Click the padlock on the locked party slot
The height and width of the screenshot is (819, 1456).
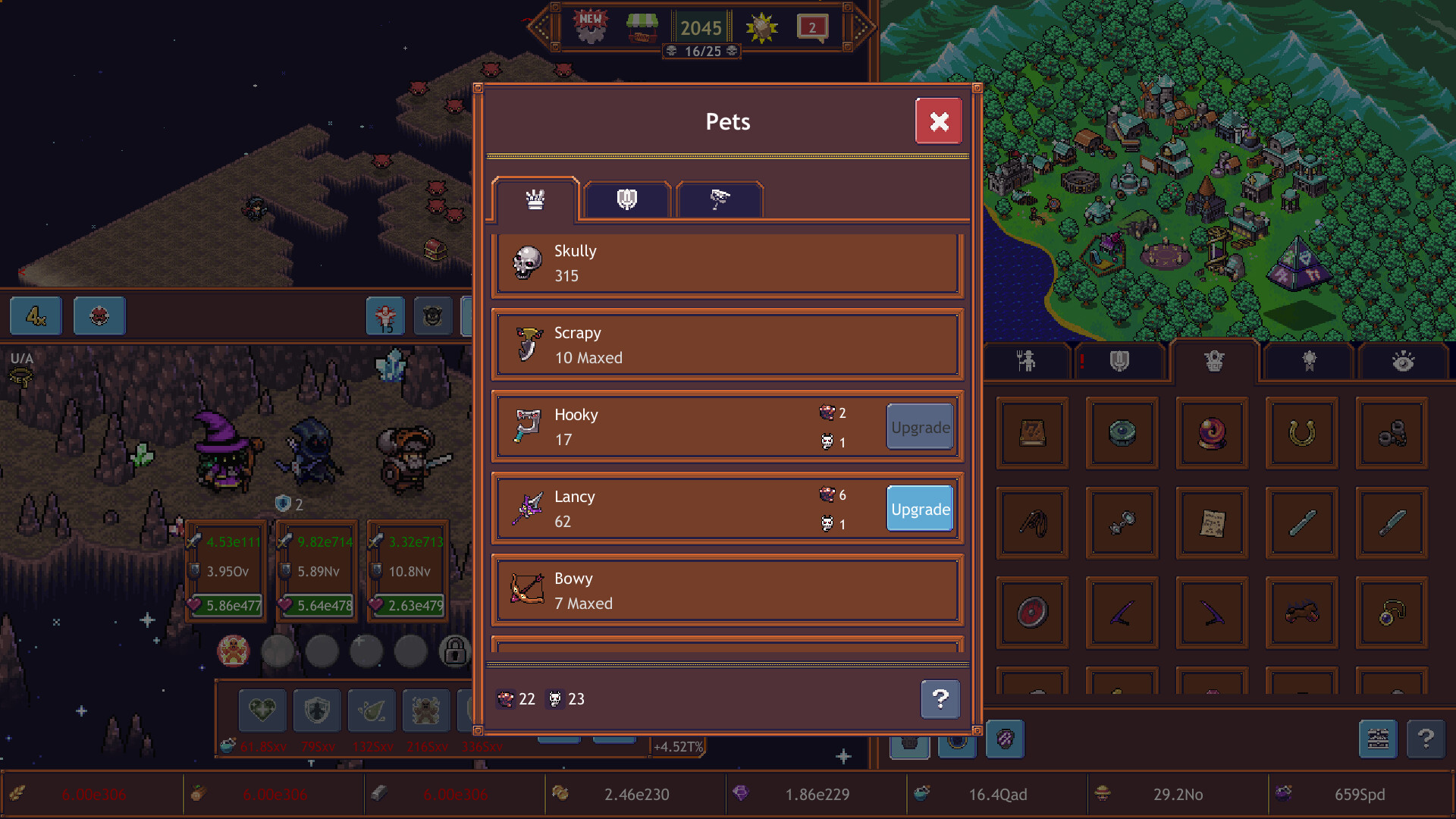point(455,651)
